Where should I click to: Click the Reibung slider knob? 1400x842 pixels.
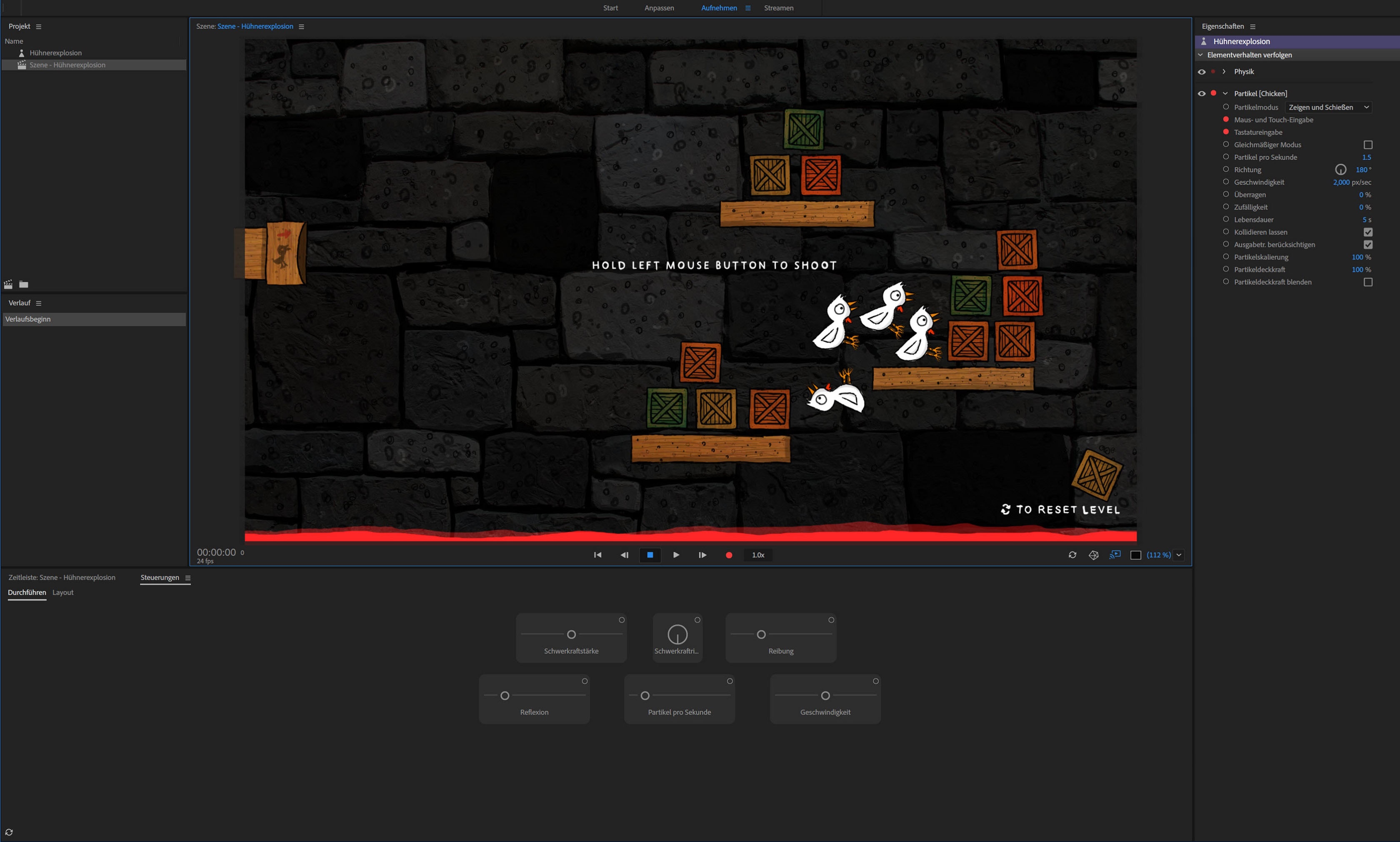tap(761, 634)
